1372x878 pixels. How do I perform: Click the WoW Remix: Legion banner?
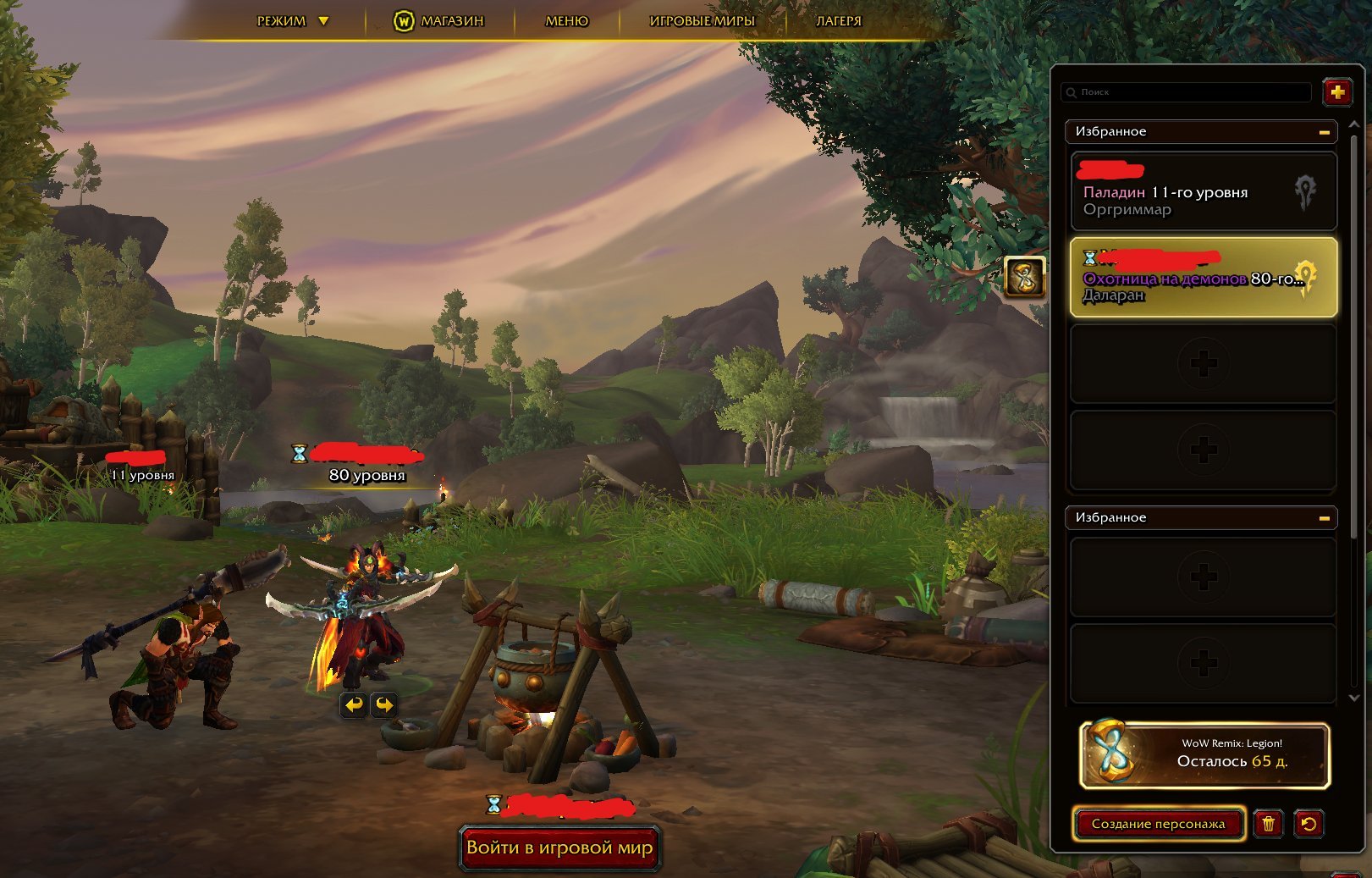coord(1204,754)
